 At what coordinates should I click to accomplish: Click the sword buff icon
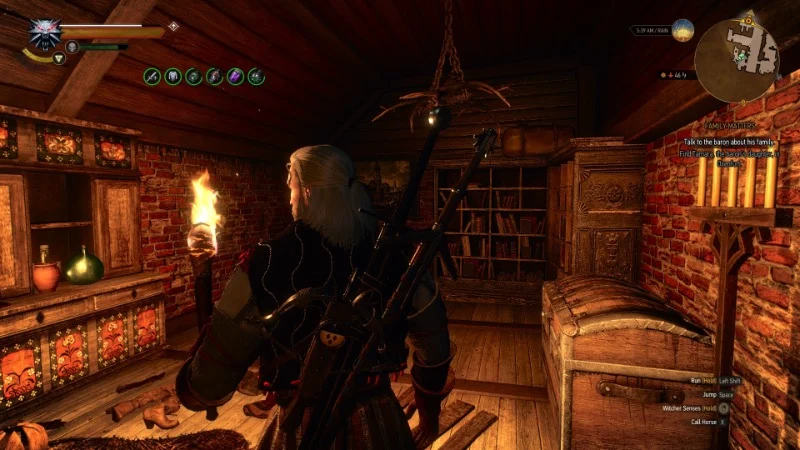point(153,75)
